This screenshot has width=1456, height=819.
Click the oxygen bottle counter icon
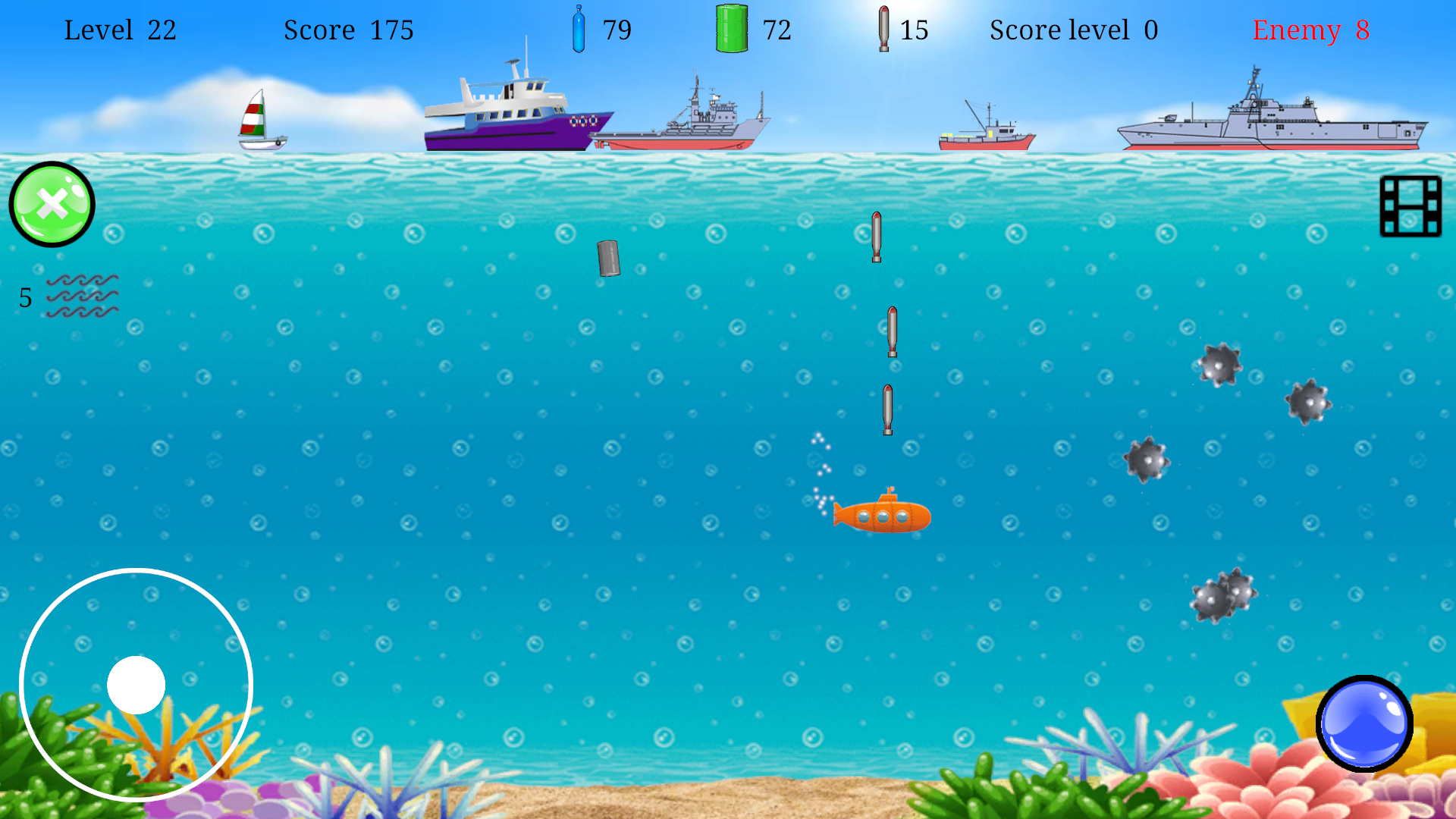coord(579,30)
